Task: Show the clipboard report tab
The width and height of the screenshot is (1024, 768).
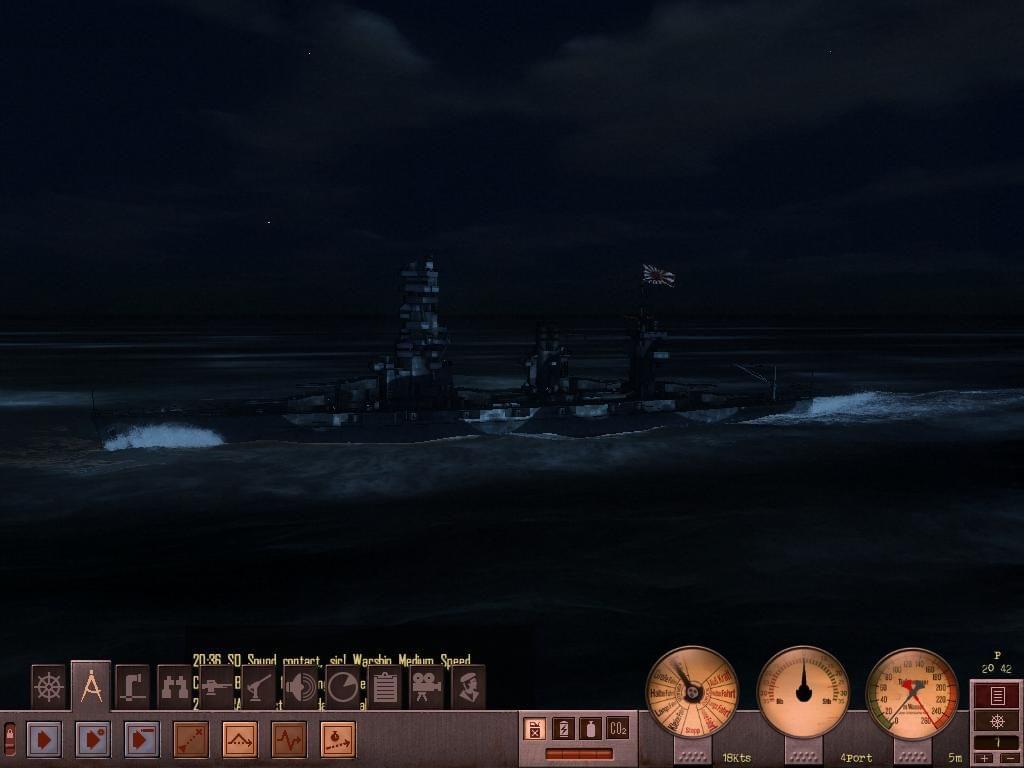Action: click(384, 687)
